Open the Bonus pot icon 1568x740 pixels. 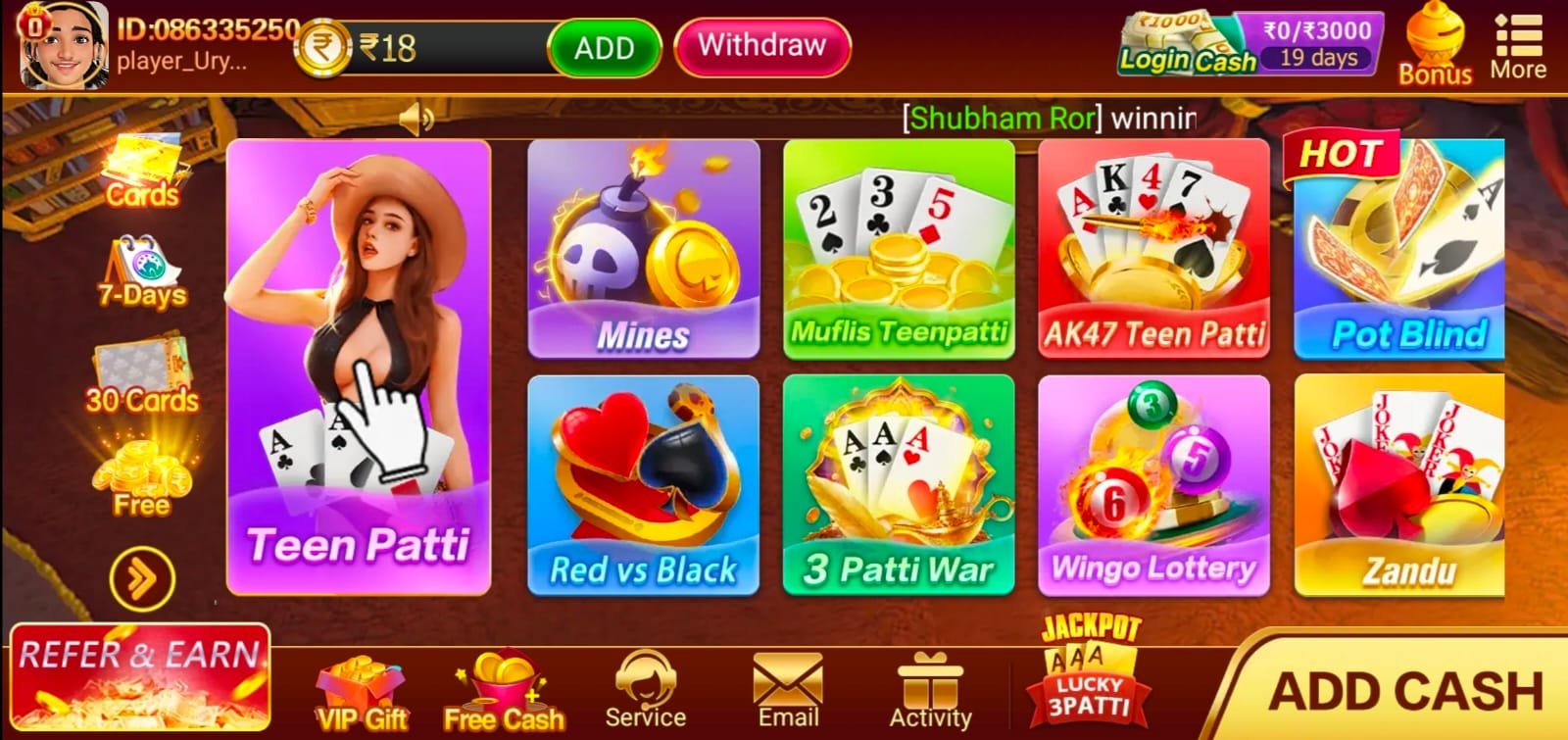(1435, 39)
